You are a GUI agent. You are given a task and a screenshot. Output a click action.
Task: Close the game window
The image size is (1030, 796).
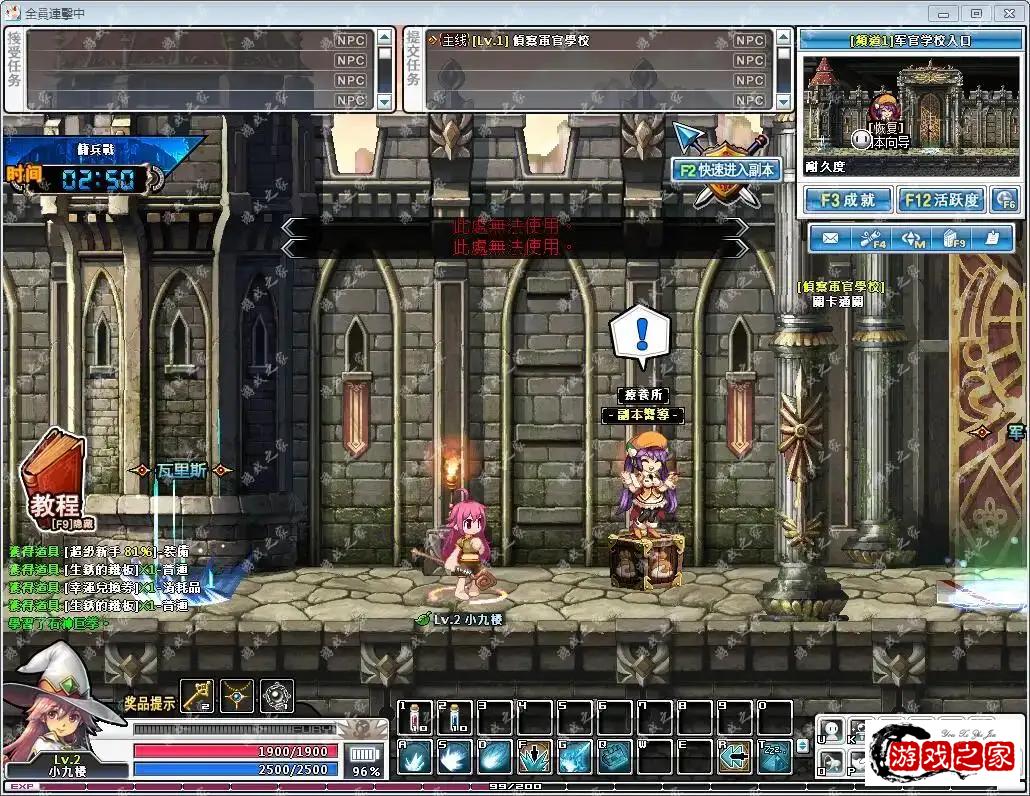[1007, 13]
